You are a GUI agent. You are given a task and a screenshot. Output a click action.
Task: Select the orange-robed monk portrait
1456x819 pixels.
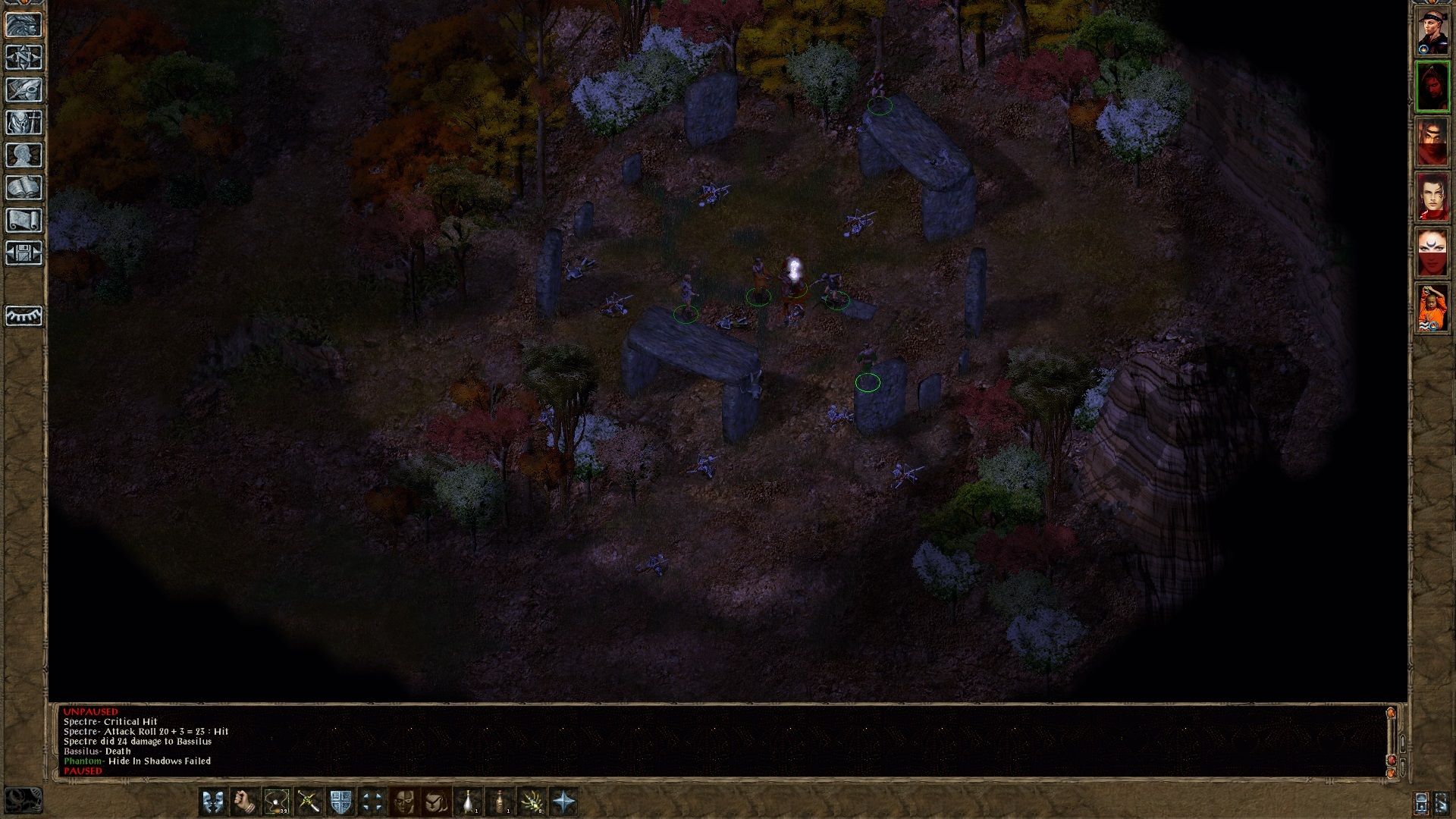(x=1432, y=308)
